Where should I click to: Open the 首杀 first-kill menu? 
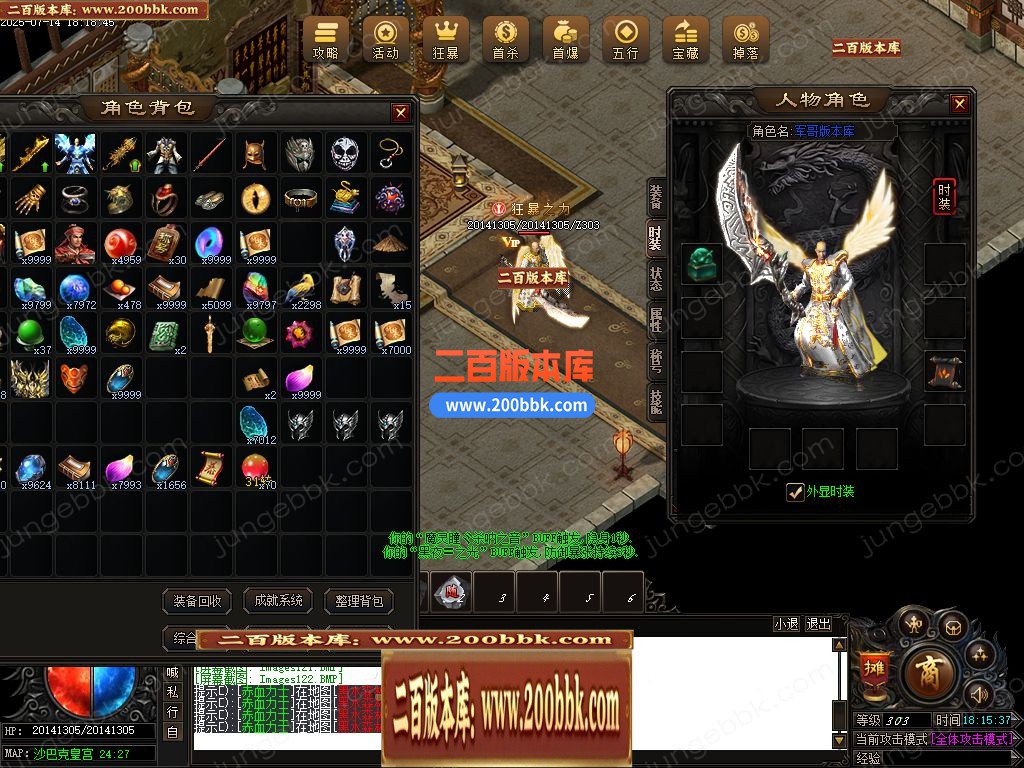506,39
